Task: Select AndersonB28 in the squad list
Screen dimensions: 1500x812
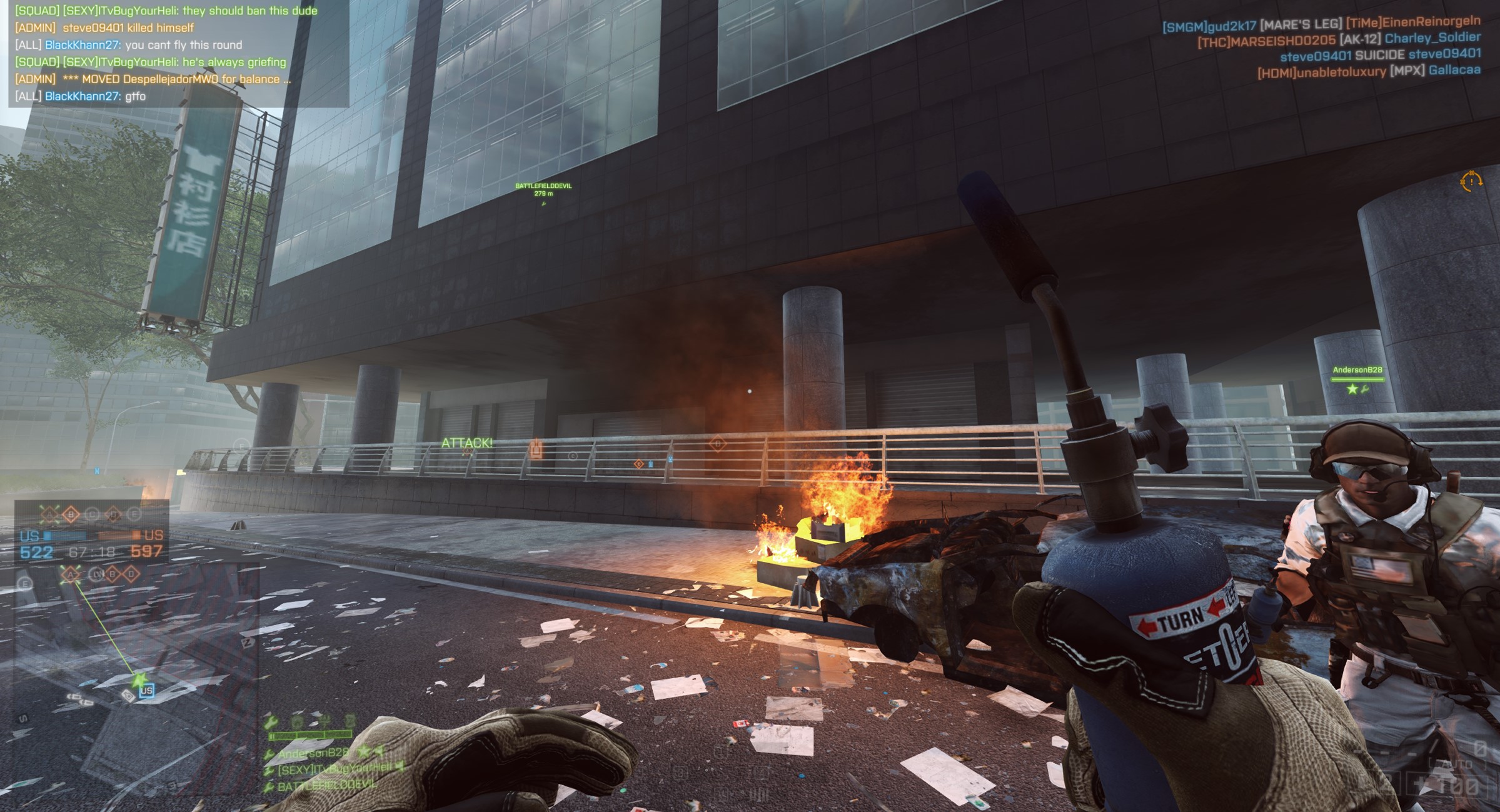Action: [313, 753]
